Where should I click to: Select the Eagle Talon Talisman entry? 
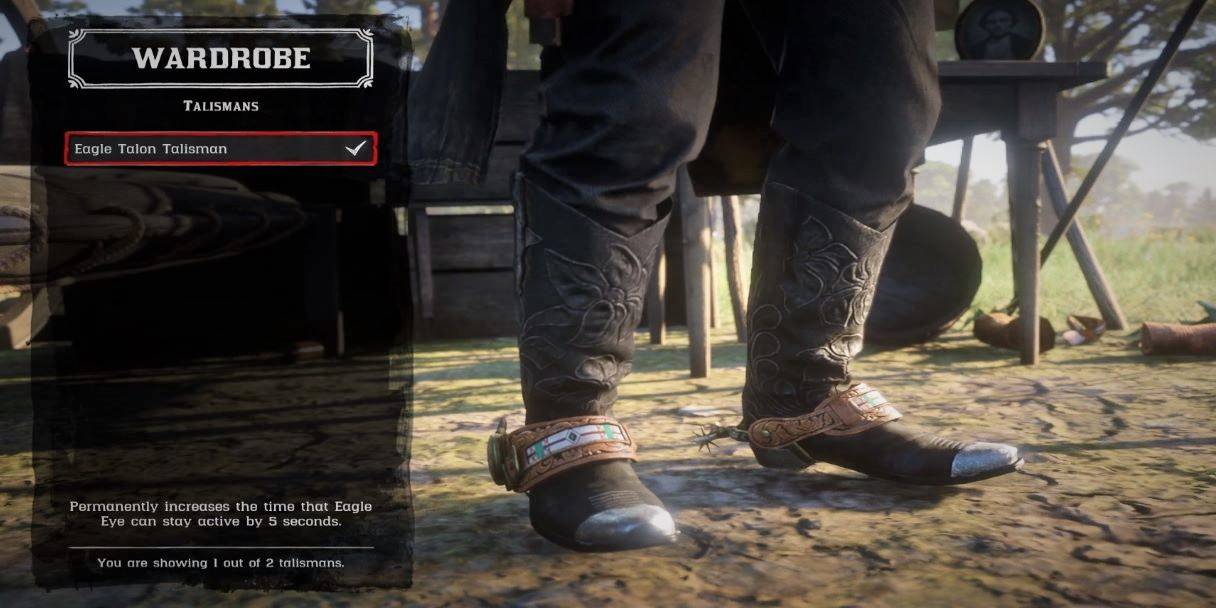point(220,149)
